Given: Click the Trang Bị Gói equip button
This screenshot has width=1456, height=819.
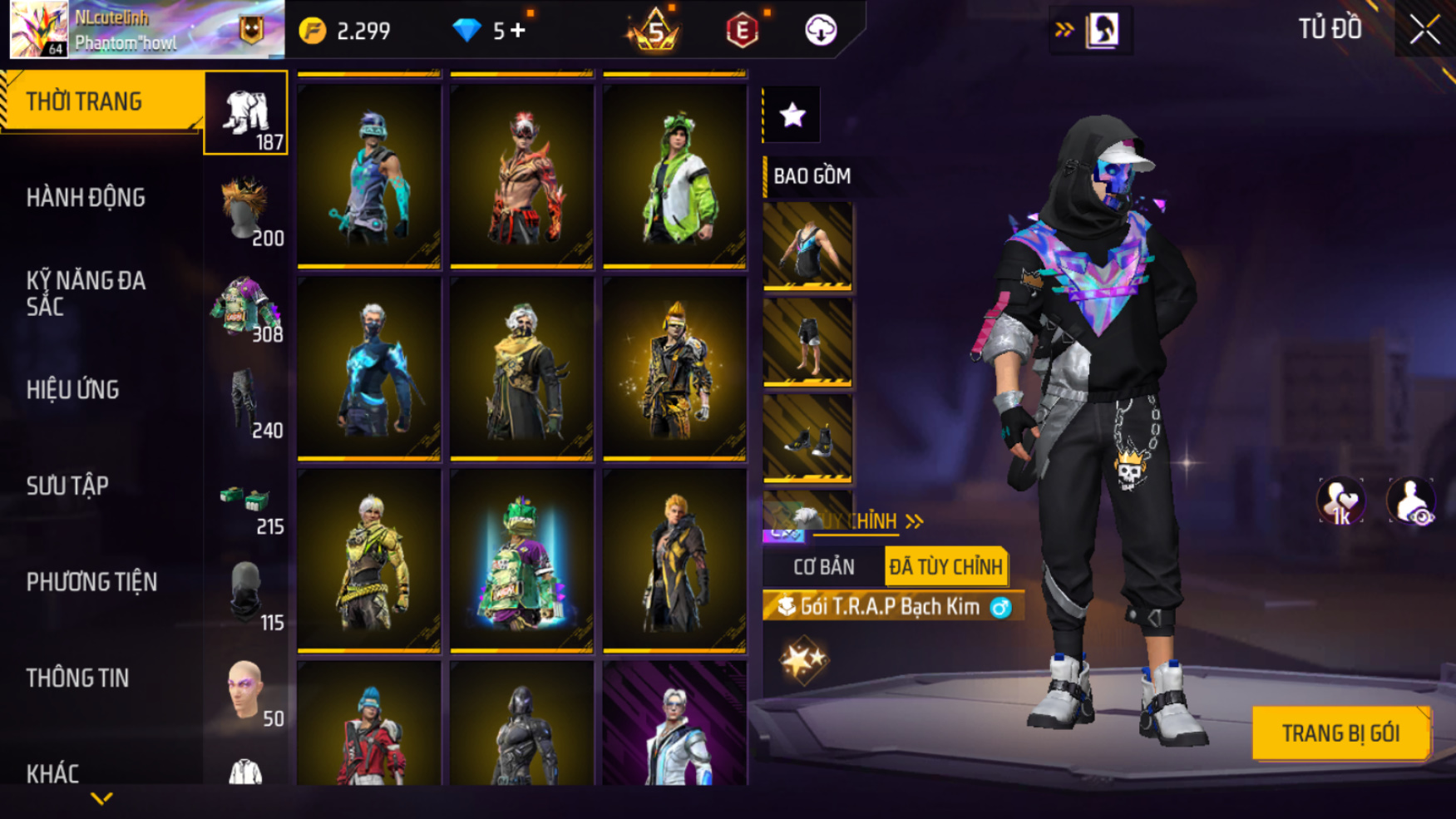Looking at the screenshot, I should coord(1340,733).
